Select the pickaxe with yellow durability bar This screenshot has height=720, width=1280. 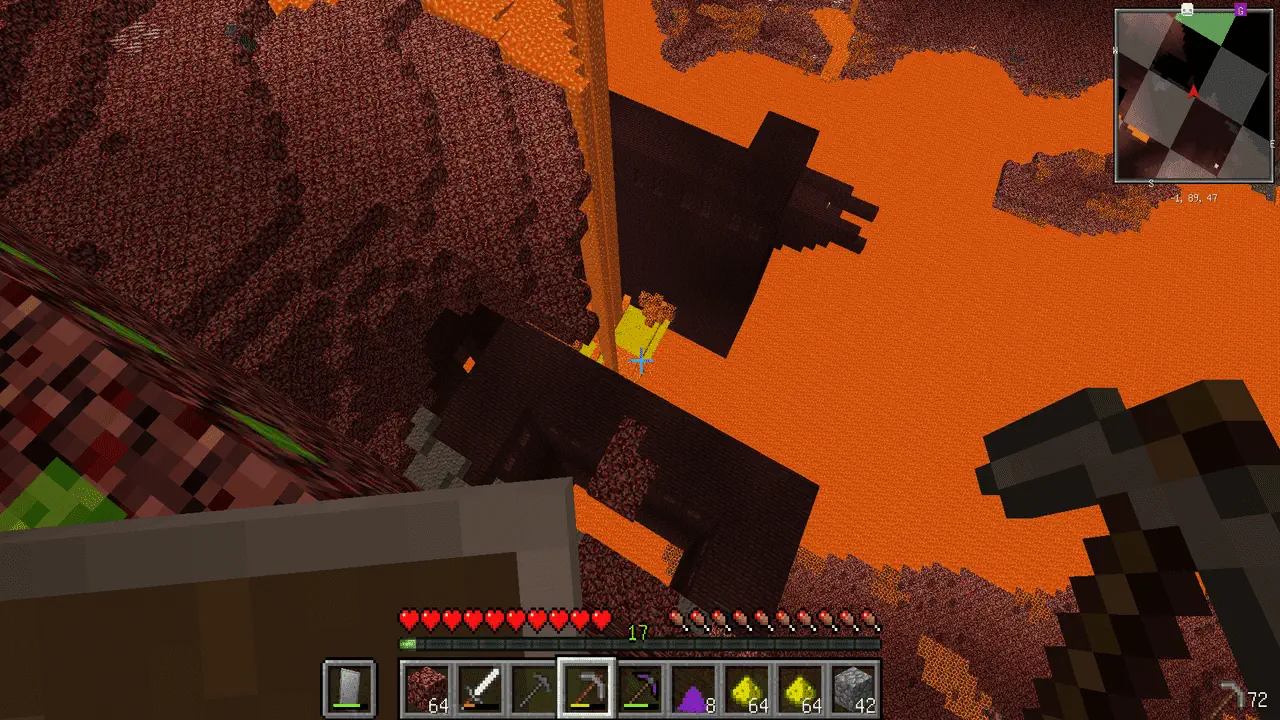click(586, 688)
